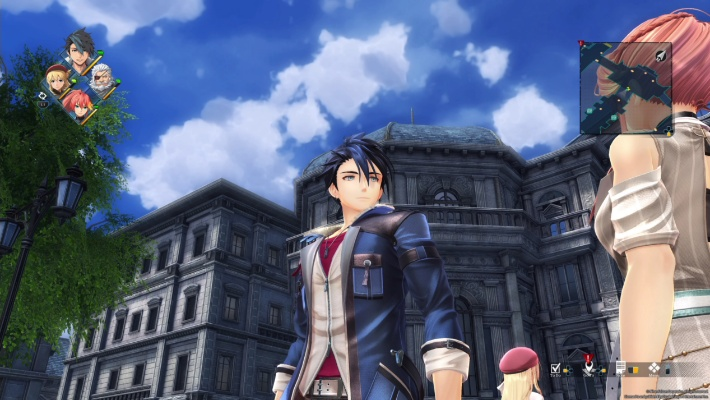The image size is (710, 400).
Task: Open the four-diamond Menu icon
Action: point(653,368)
